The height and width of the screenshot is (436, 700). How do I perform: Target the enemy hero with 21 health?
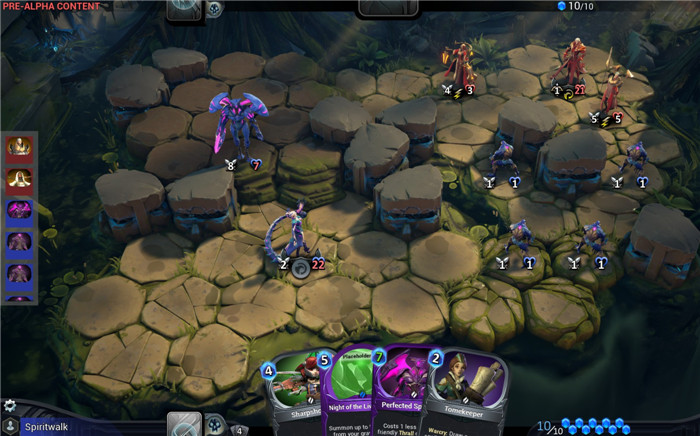tap(572, 62)
